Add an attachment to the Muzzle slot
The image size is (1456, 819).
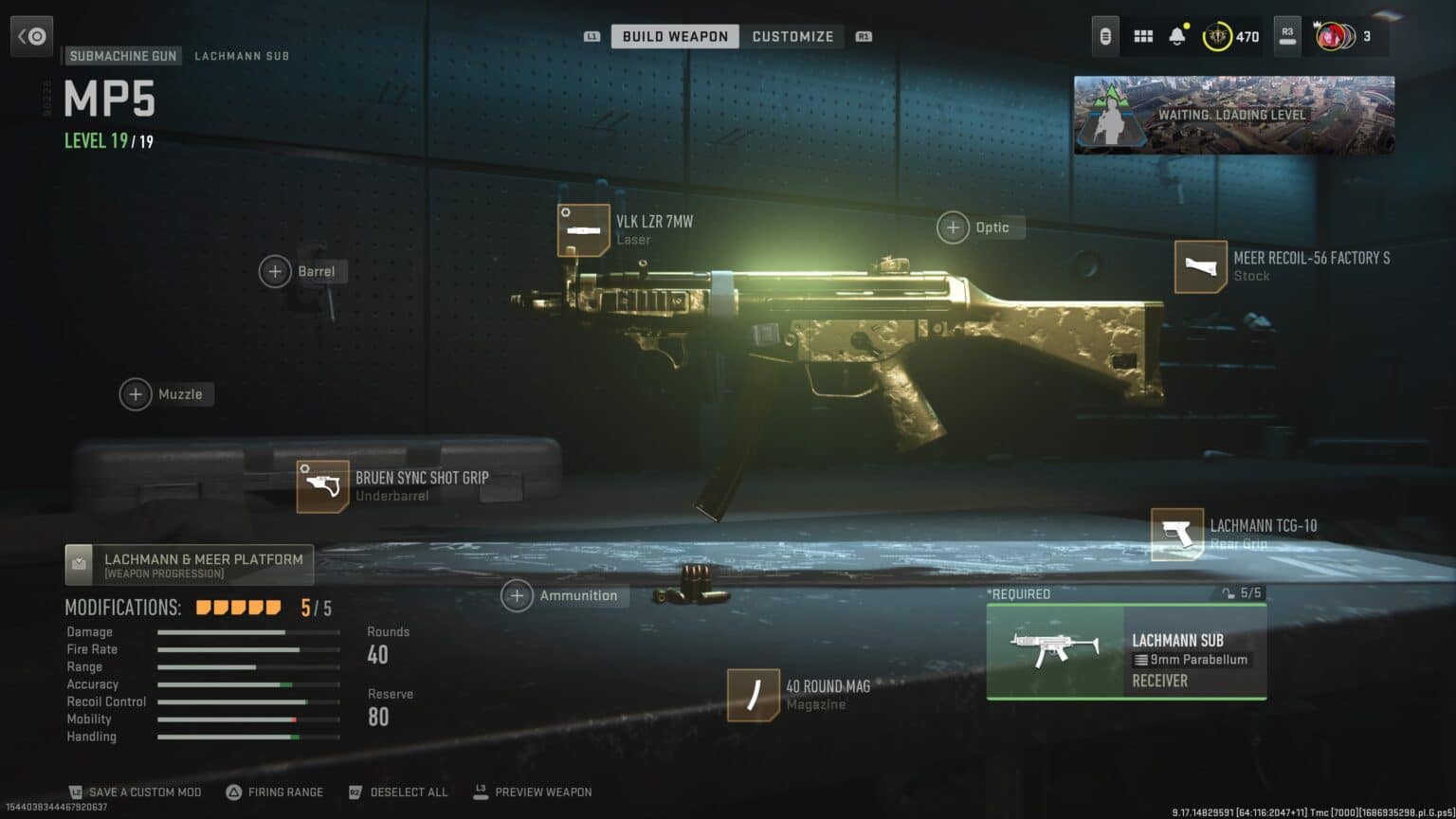point(136,394)
